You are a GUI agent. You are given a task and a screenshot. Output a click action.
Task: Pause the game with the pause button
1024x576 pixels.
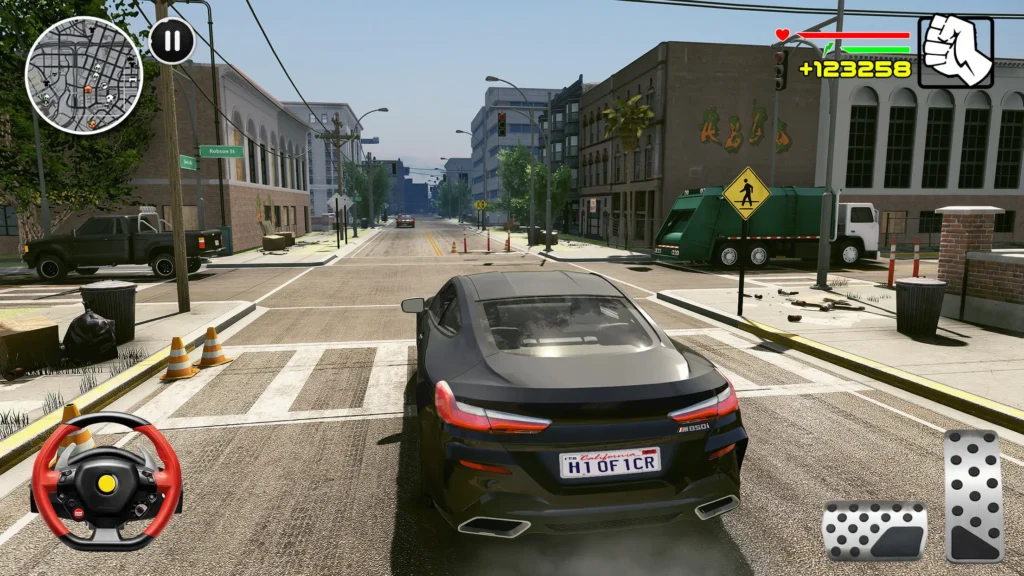[x=172, y=42]
